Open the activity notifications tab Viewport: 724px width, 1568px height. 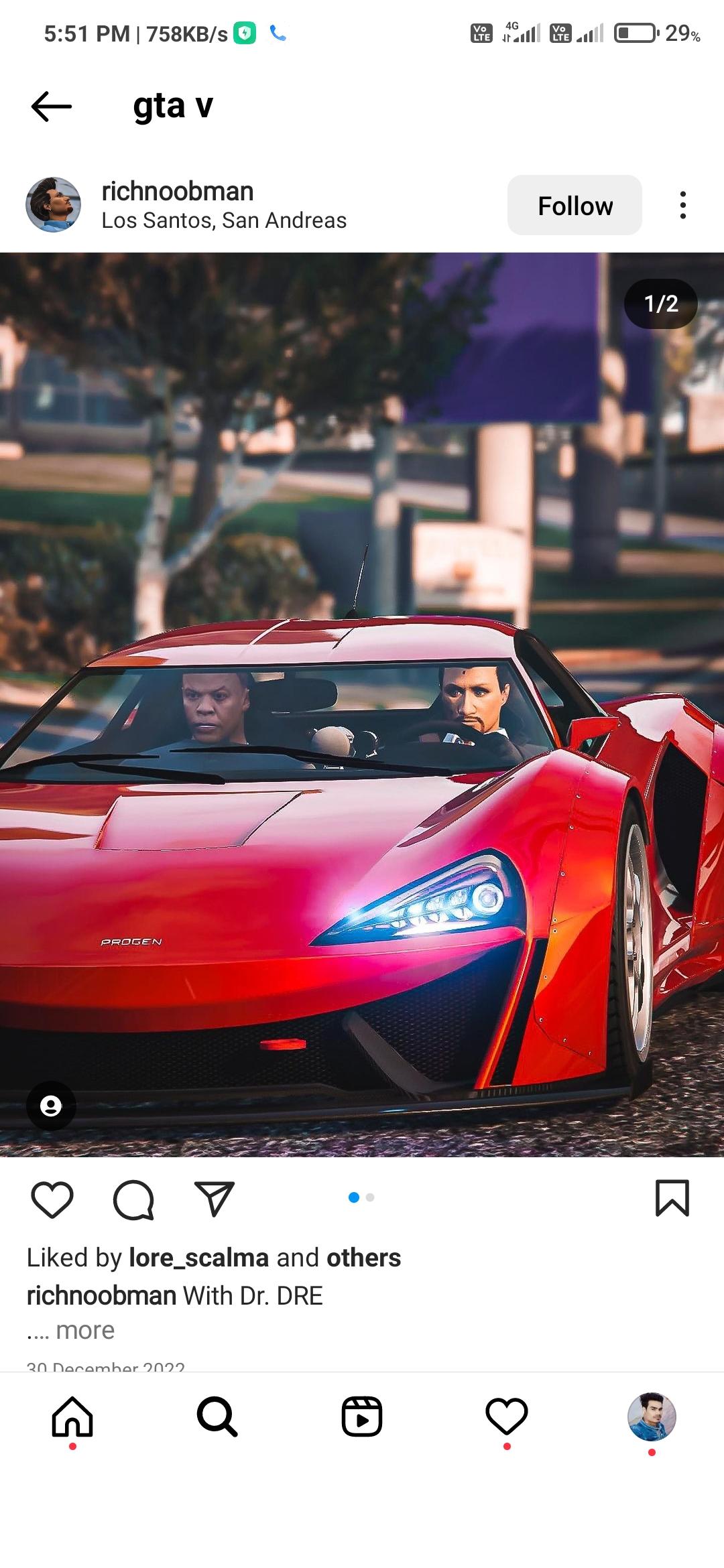point(507,1417)
